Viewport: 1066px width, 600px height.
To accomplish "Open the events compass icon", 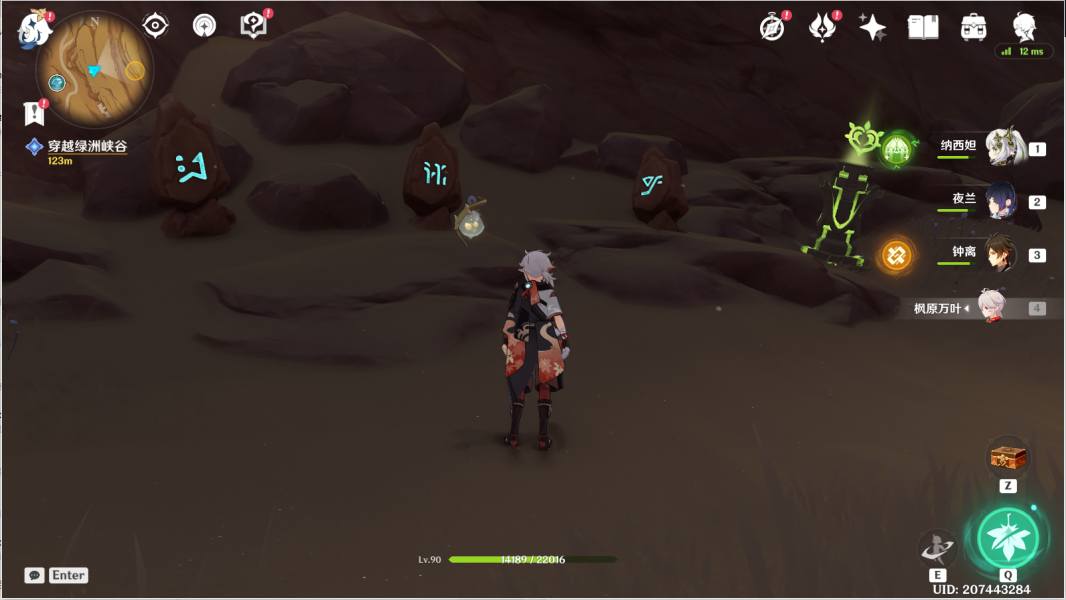I will pyautogui.click(x=772, y=28).
